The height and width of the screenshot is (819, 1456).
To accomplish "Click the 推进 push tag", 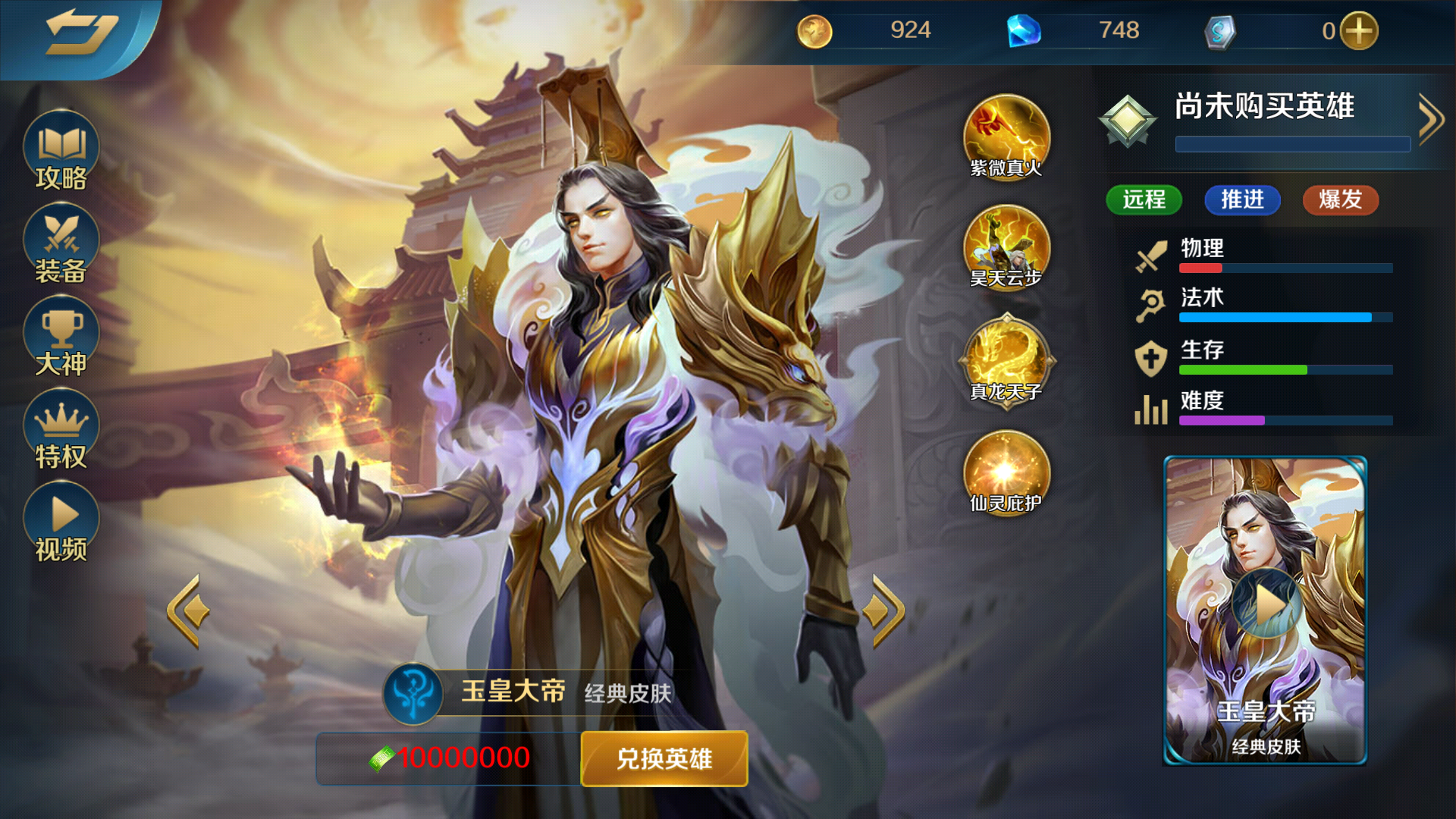I will tap(1242, 200).
